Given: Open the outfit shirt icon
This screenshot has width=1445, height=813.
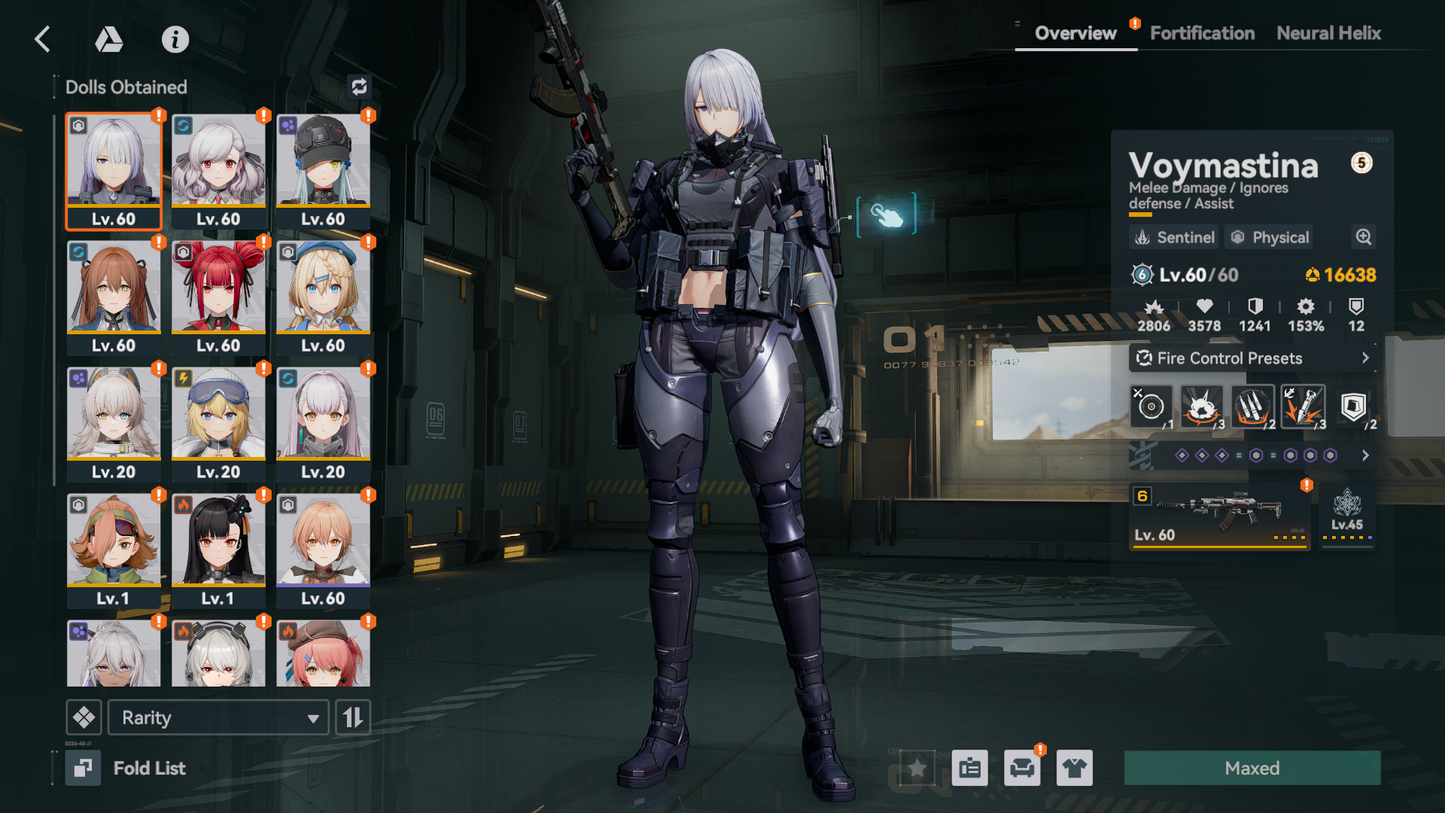Looking at the screenshot, I should [1075, 768].
